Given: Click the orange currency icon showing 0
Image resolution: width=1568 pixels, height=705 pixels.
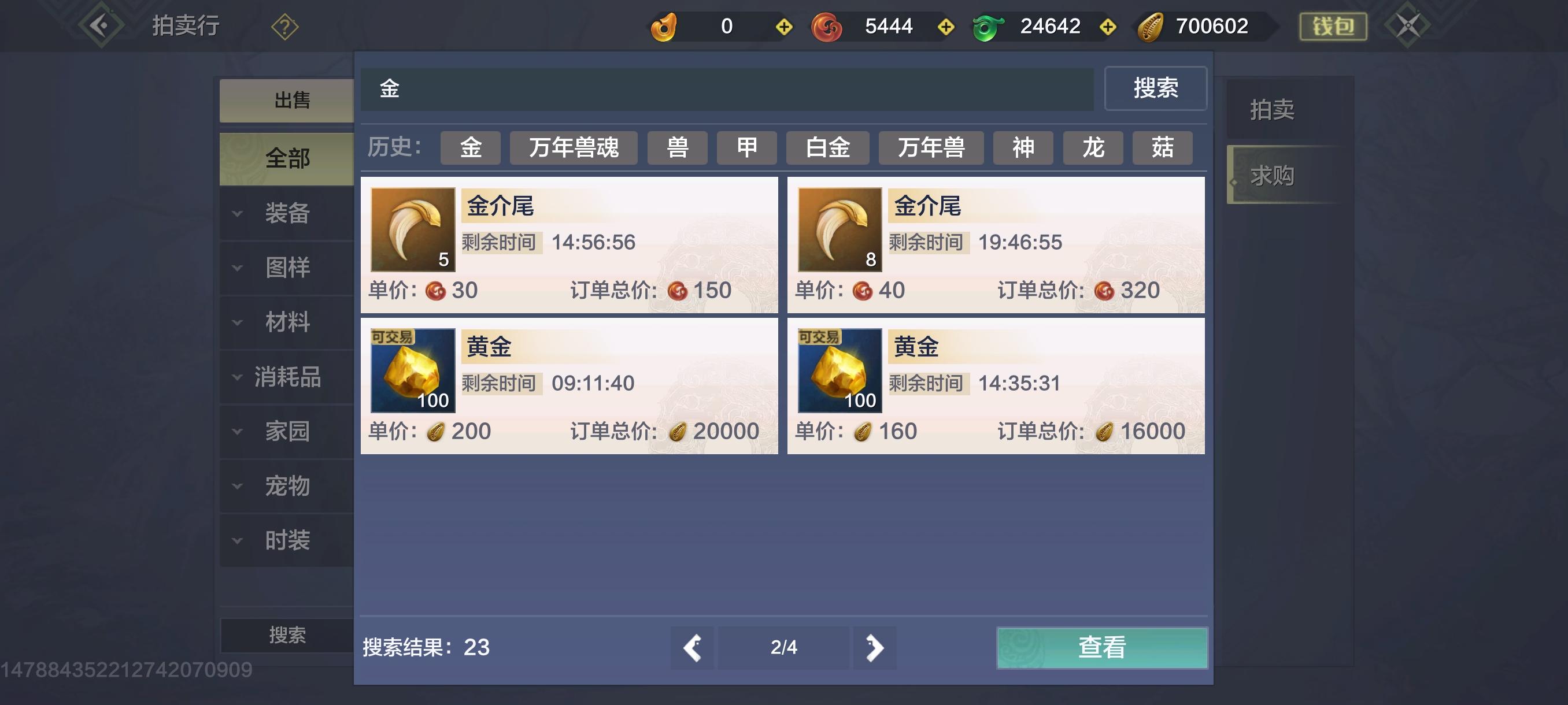Looking at the screenshot, I should point(664,26).
